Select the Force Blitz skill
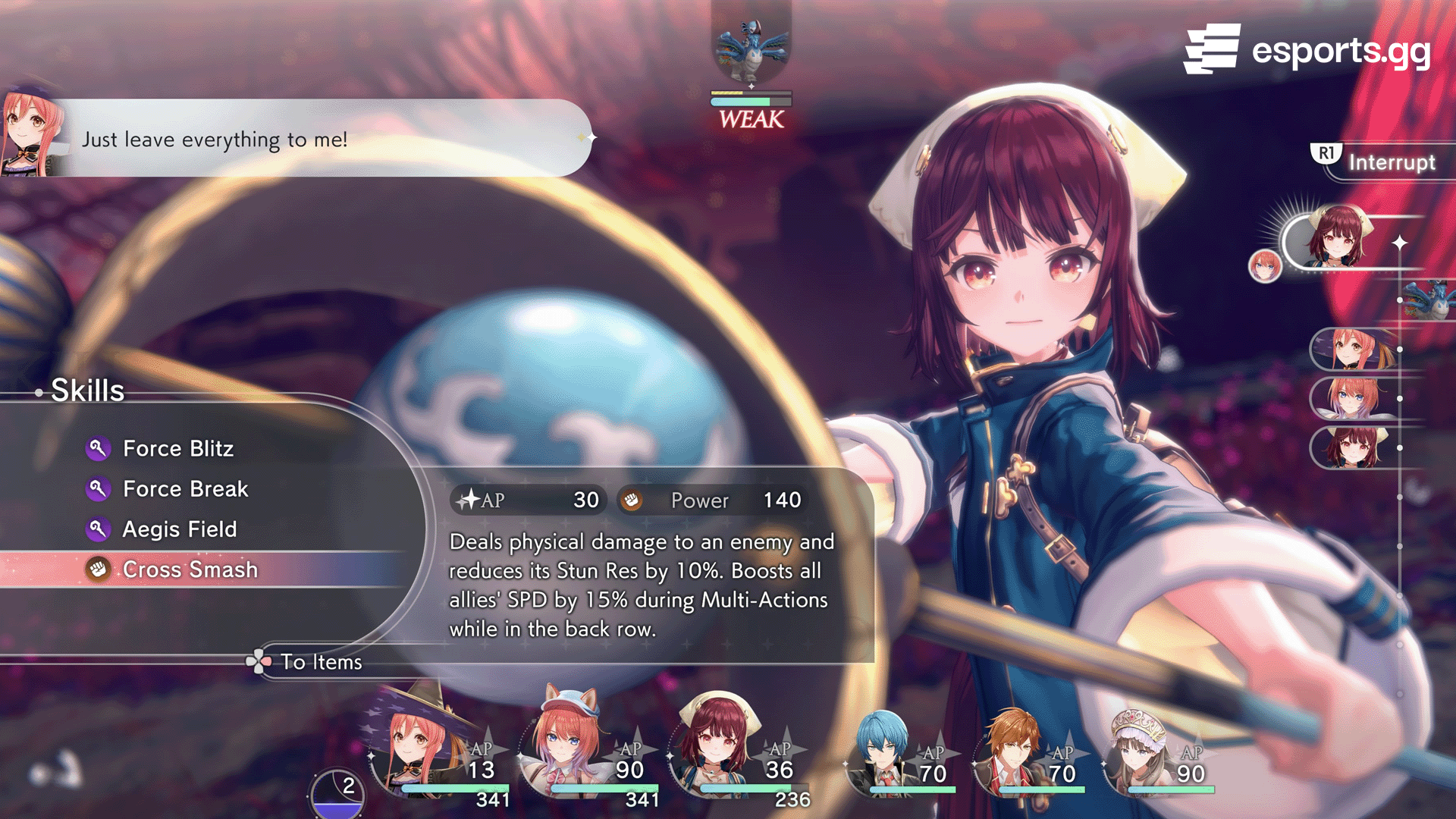This screenshot has width=1456, height=819. point(178,449)
